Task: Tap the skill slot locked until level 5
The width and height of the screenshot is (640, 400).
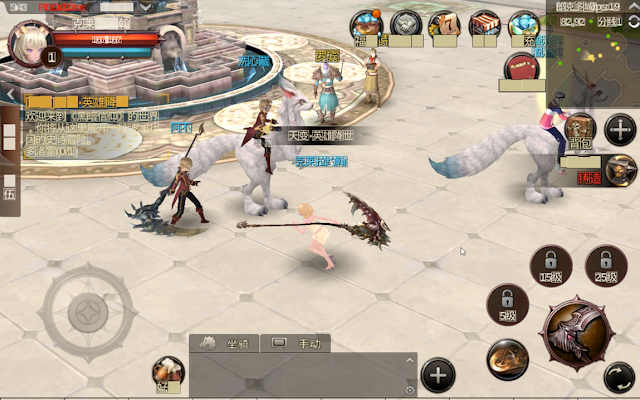Action: pyautogui.click(x=508, y=303)
